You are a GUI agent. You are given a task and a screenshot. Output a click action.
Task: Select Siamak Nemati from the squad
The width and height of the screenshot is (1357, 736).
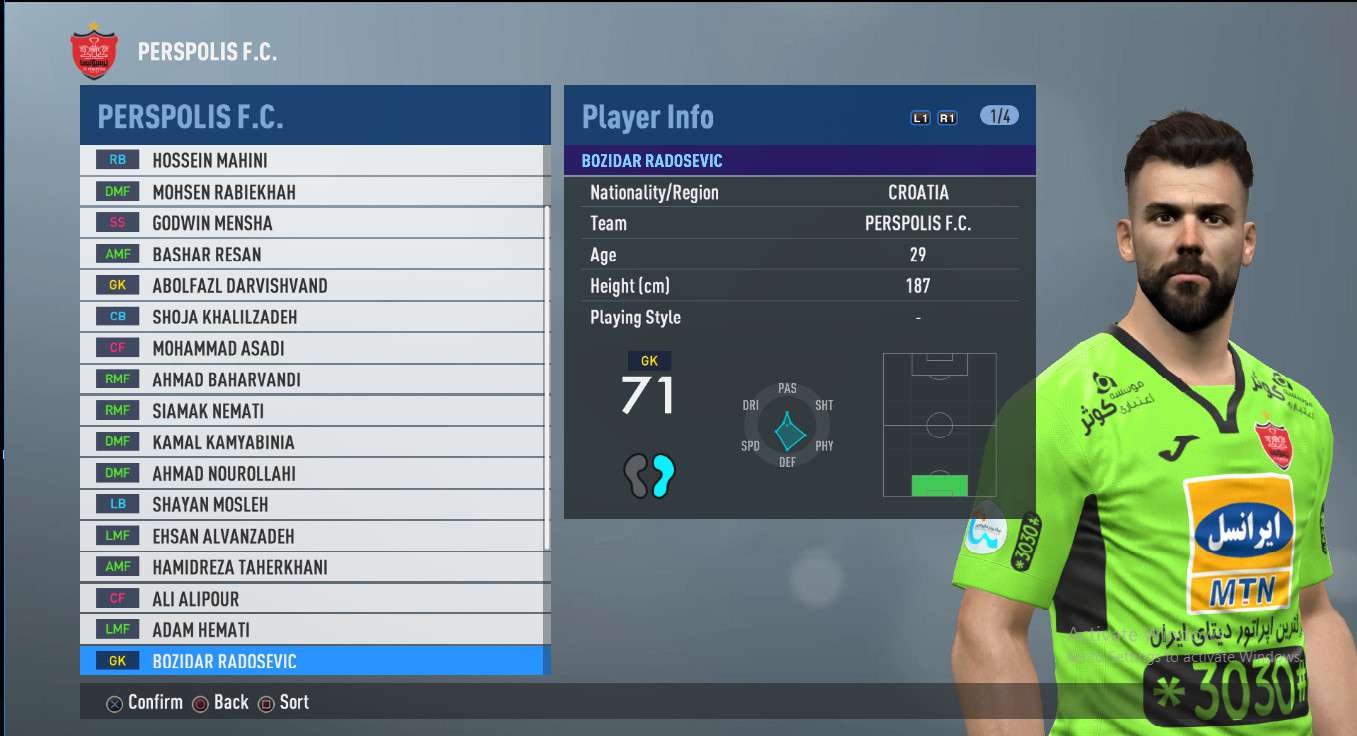pos(312,411)
